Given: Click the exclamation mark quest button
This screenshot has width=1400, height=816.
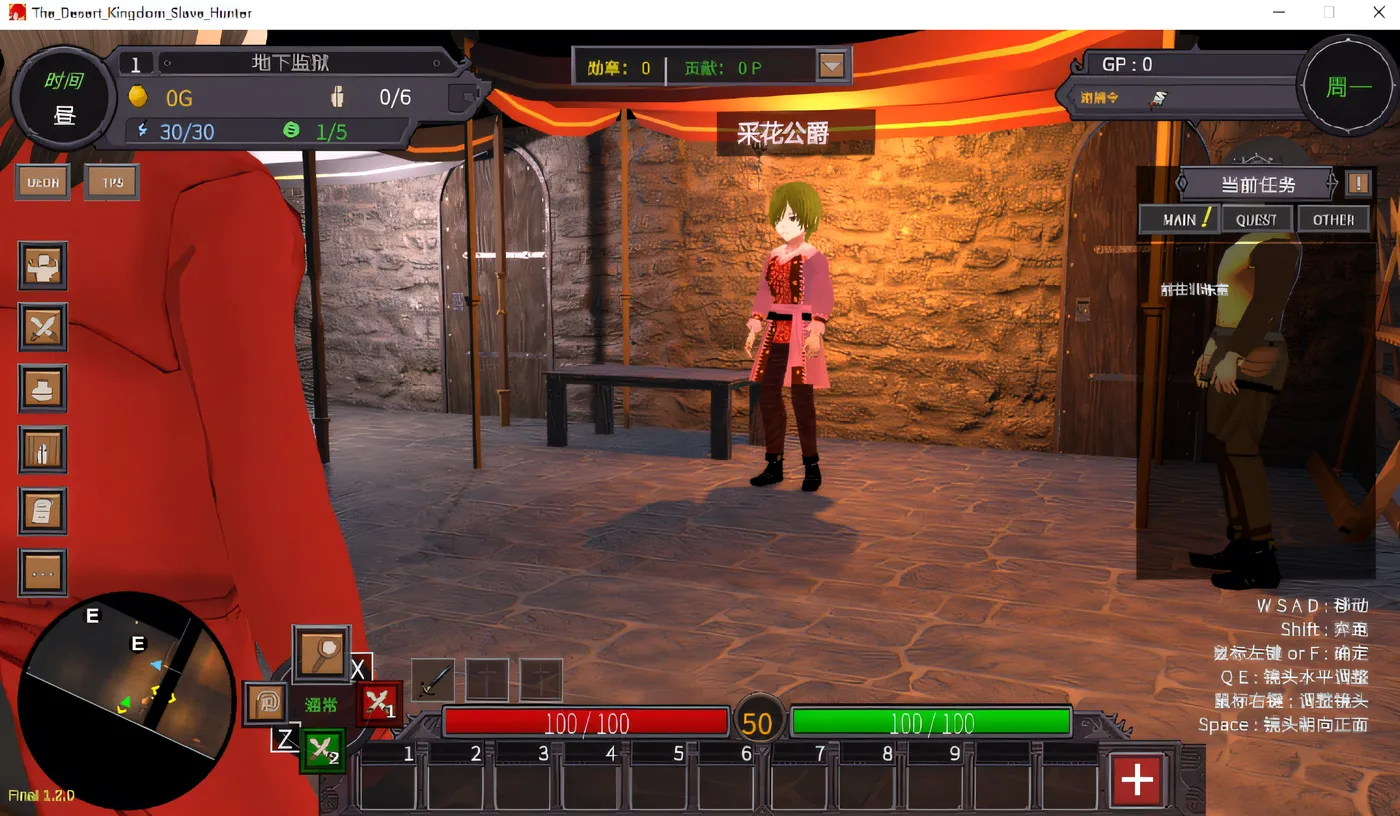Looking at the screenshot, I should [x=1357, y=183].
